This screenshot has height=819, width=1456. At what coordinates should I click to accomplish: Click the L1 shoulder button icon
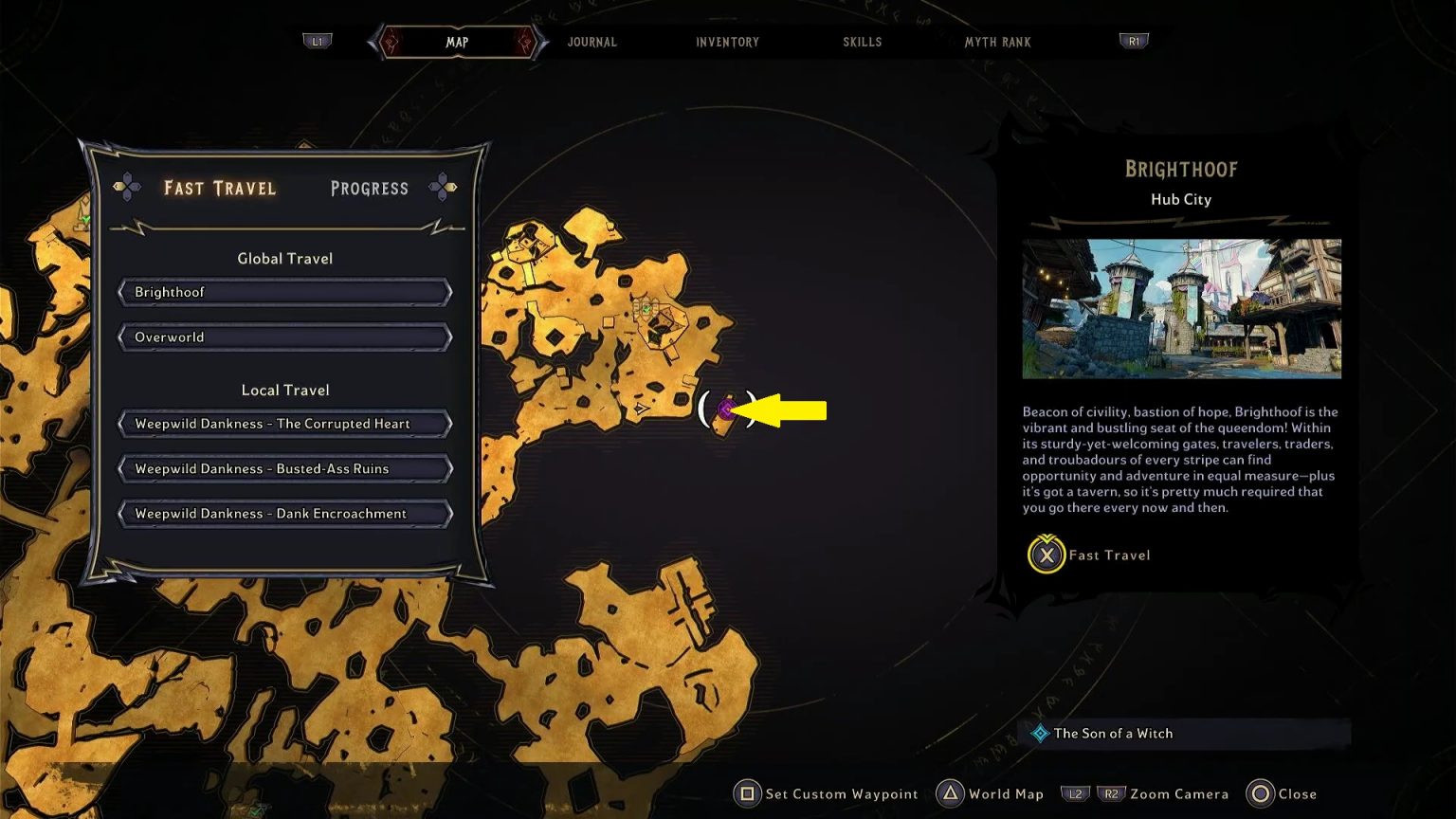pyautogui.click(x=318, y=41)
